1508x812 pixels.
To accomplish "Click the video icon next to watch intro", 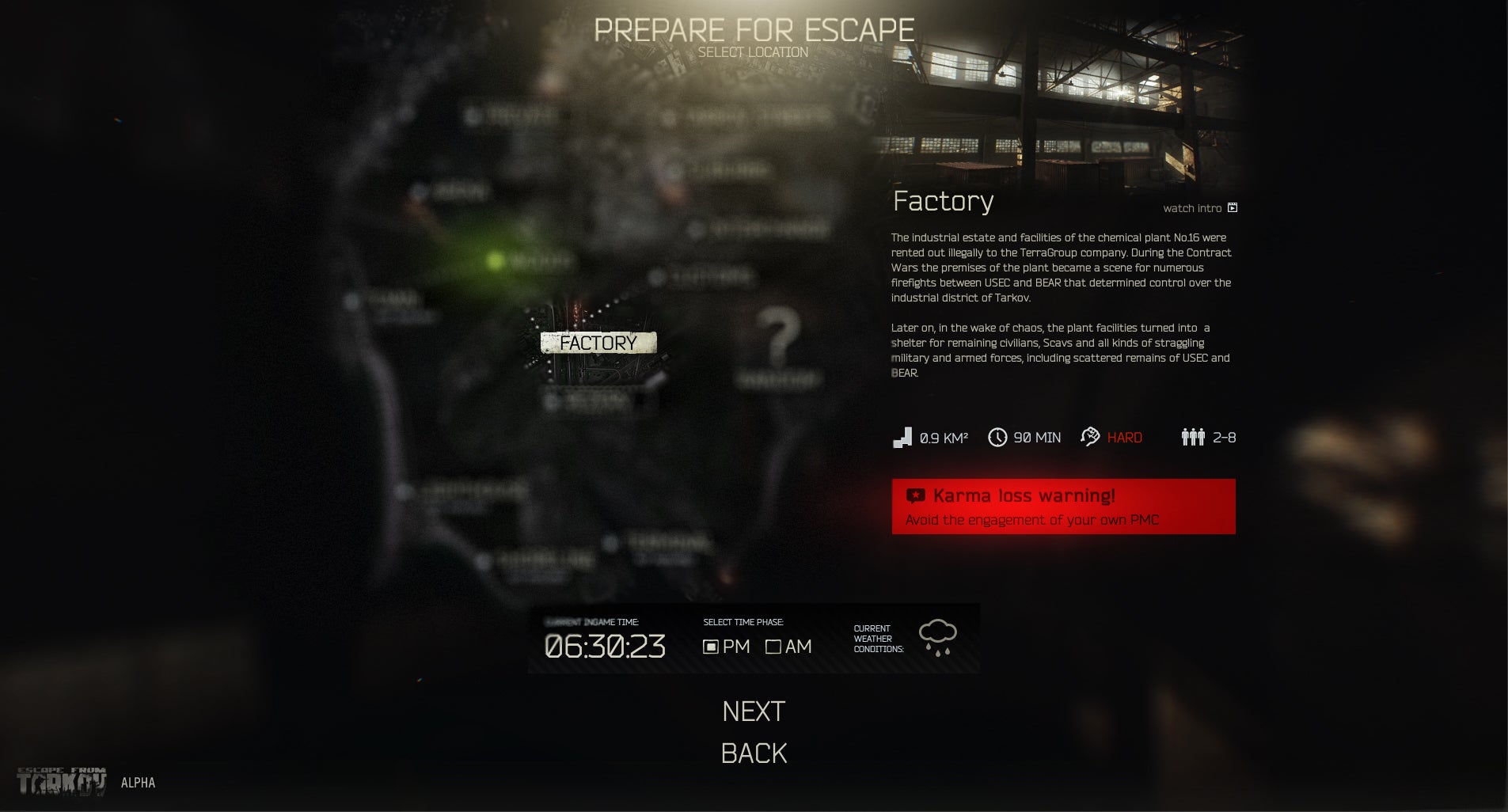I will tap(1233, 207).
